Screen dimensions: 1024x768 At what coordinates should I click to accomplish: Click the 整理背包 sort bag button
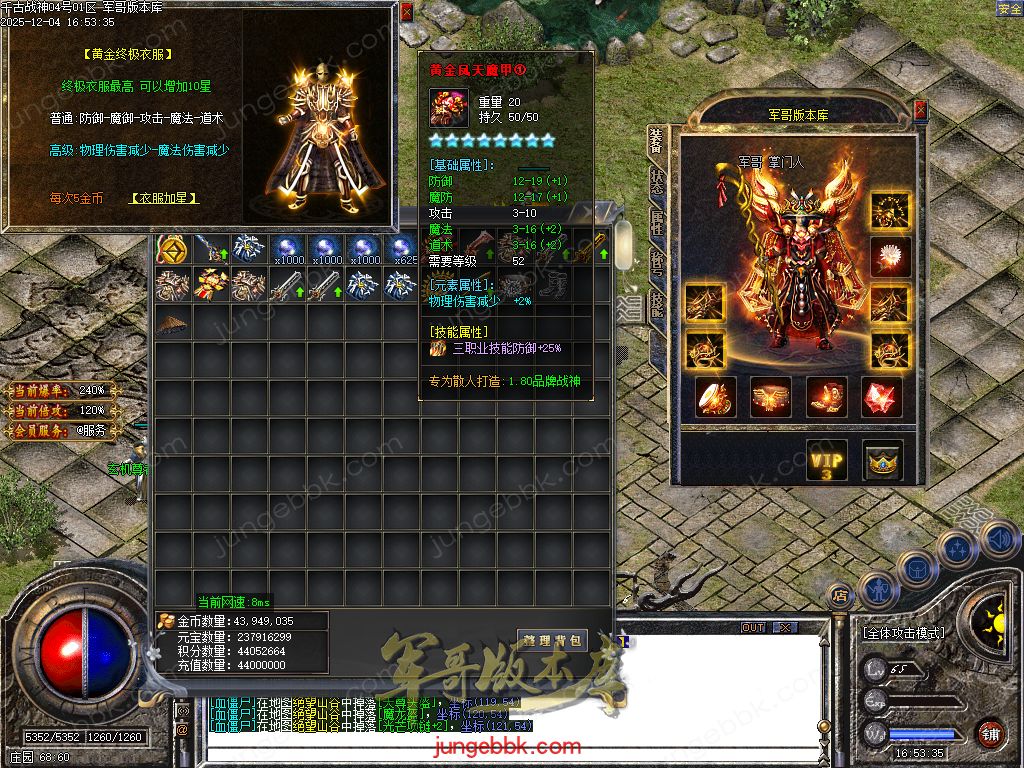pos(552,639)
